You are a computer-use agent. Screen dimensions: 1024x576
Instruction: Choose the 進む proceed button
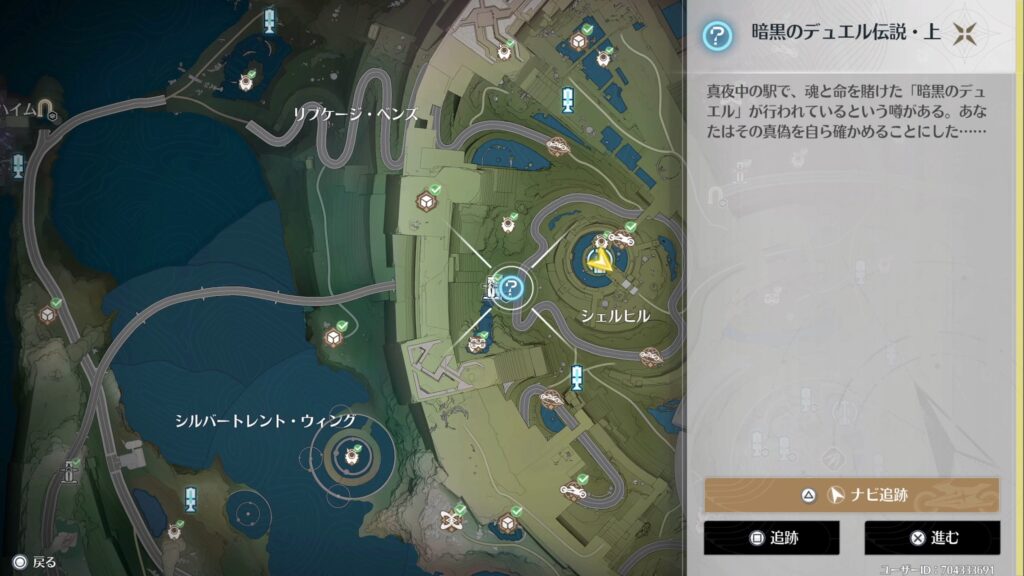(x=931, y=538)
